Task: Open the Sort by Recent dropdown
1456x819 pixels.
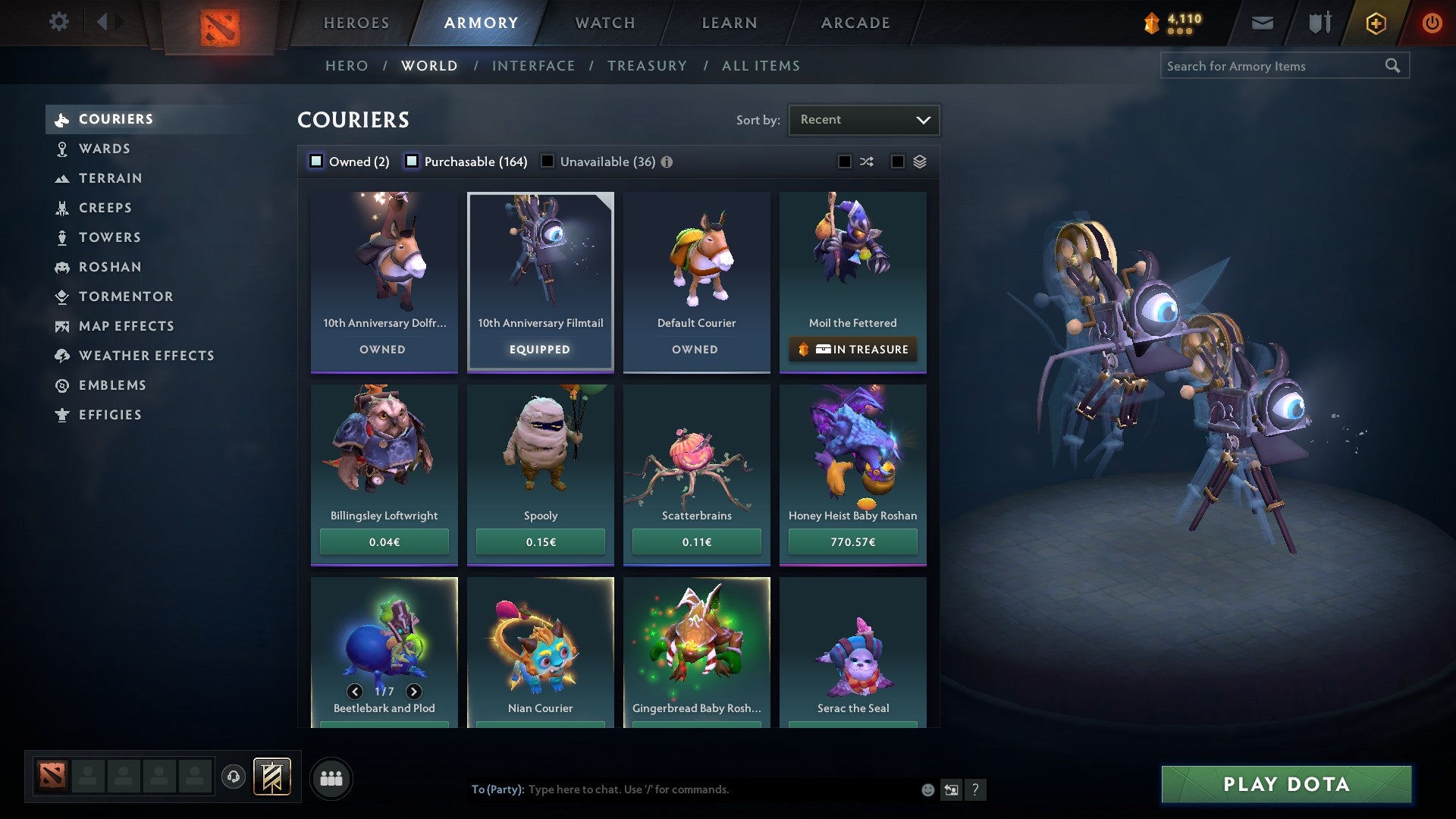Action: tap(863, 119)
